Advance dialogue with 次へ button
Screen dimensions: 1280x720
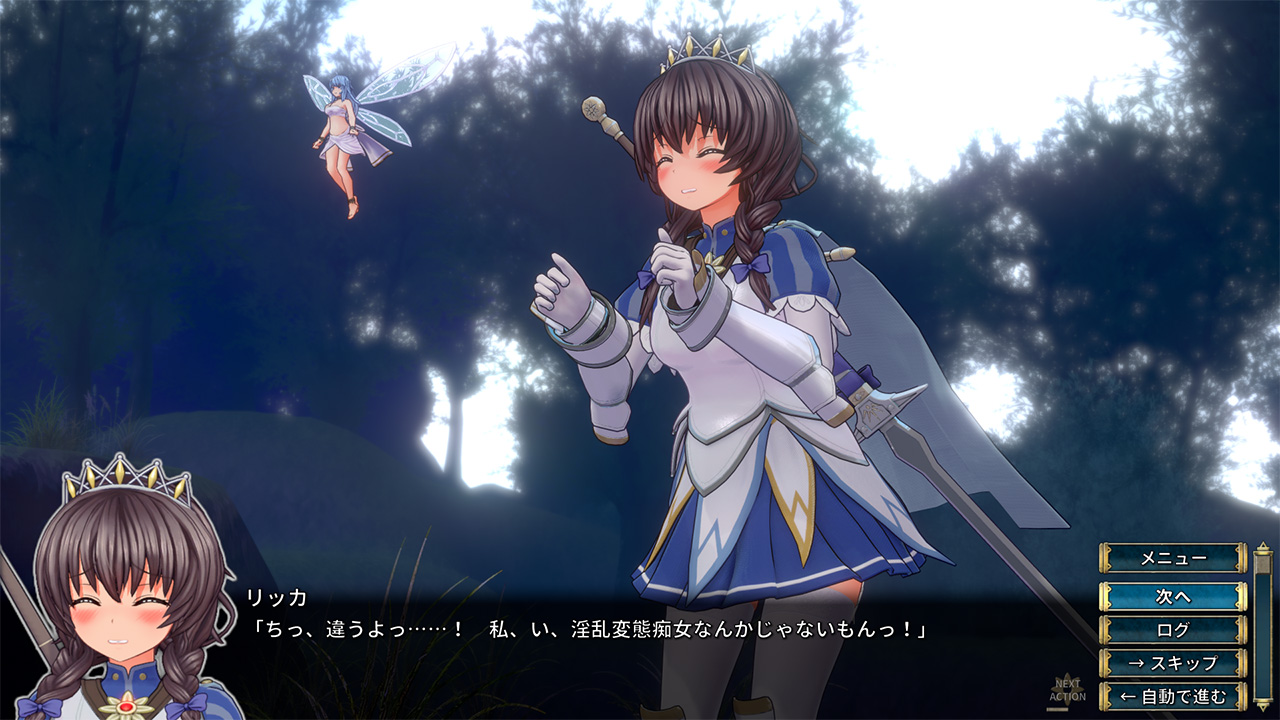pyautogui.click(x=1173, y=596)
